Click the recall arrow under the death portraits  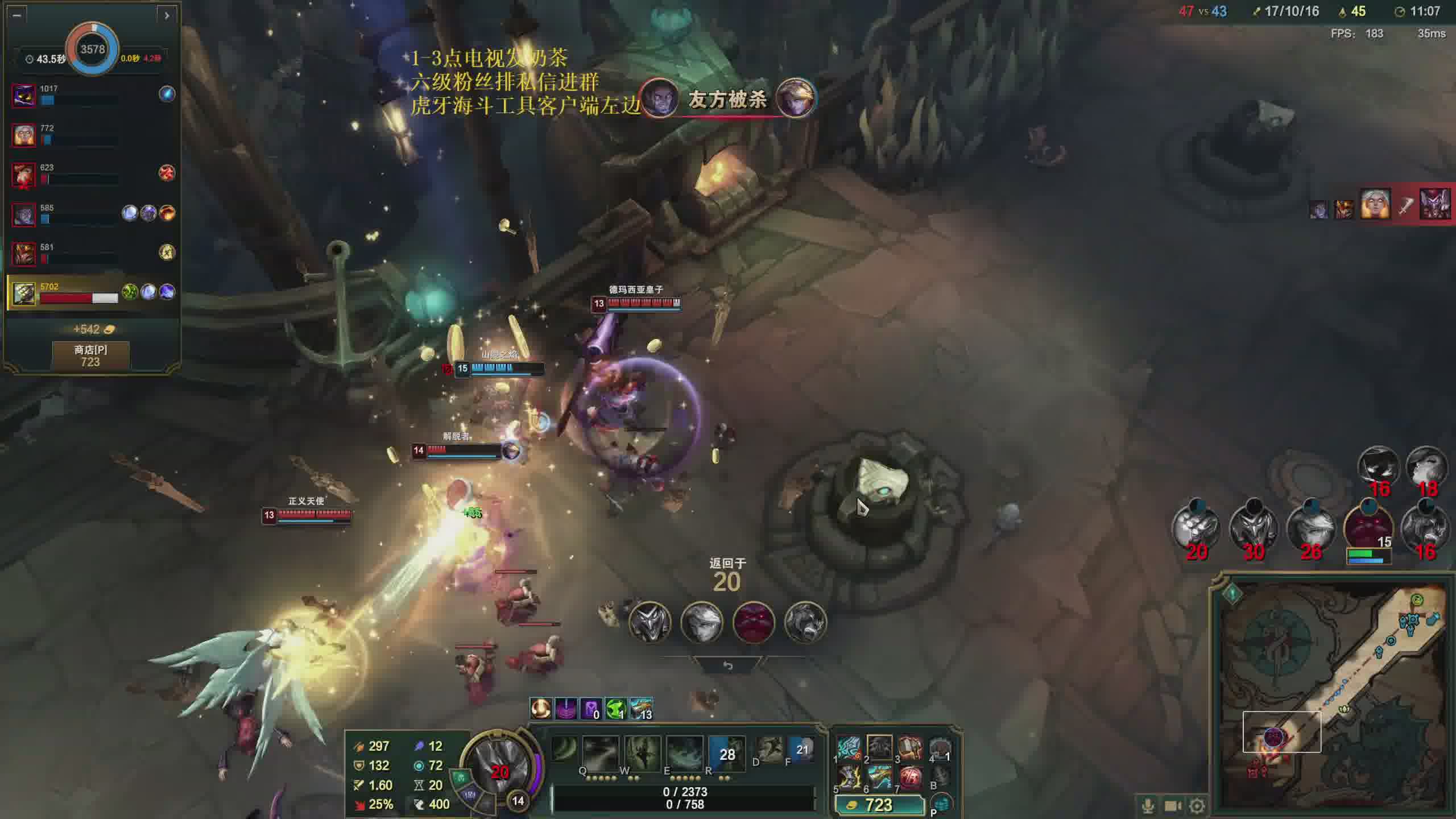pos(727,665)
